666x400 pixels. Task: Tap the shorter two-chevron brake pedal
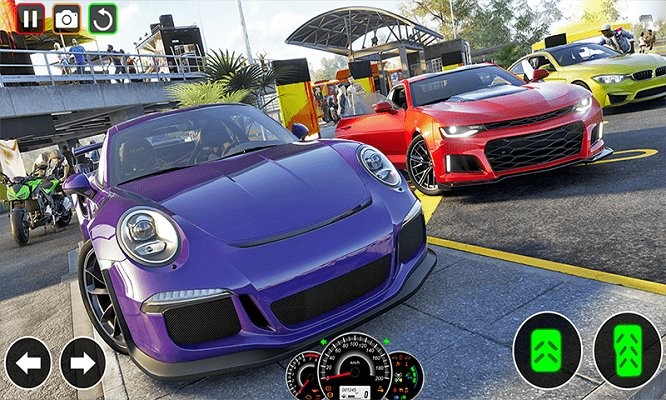tap(547, 351)
